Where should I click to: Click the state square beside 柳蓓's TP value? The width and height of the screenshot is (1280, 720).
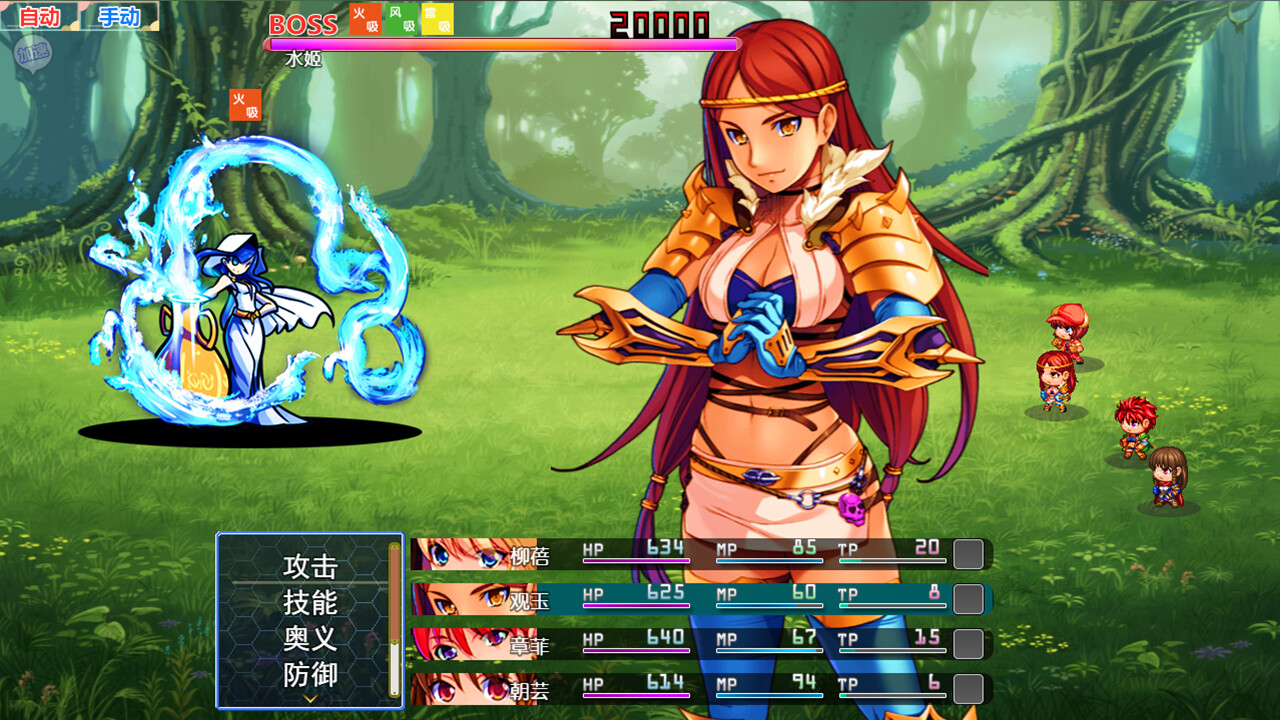[966, 554]
